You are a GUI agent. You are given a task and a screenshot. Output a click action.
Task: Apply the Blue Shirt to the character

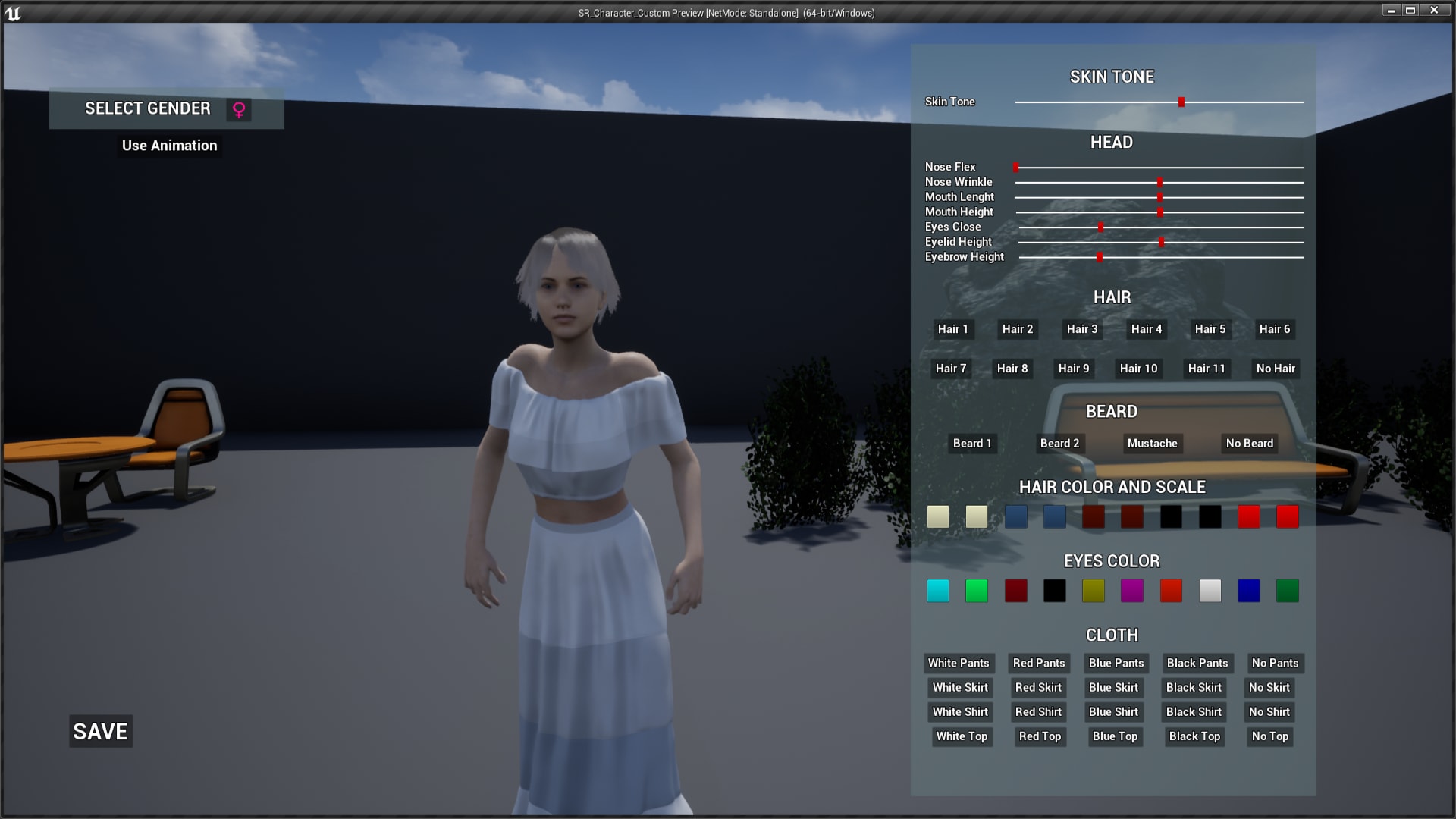1112,712
